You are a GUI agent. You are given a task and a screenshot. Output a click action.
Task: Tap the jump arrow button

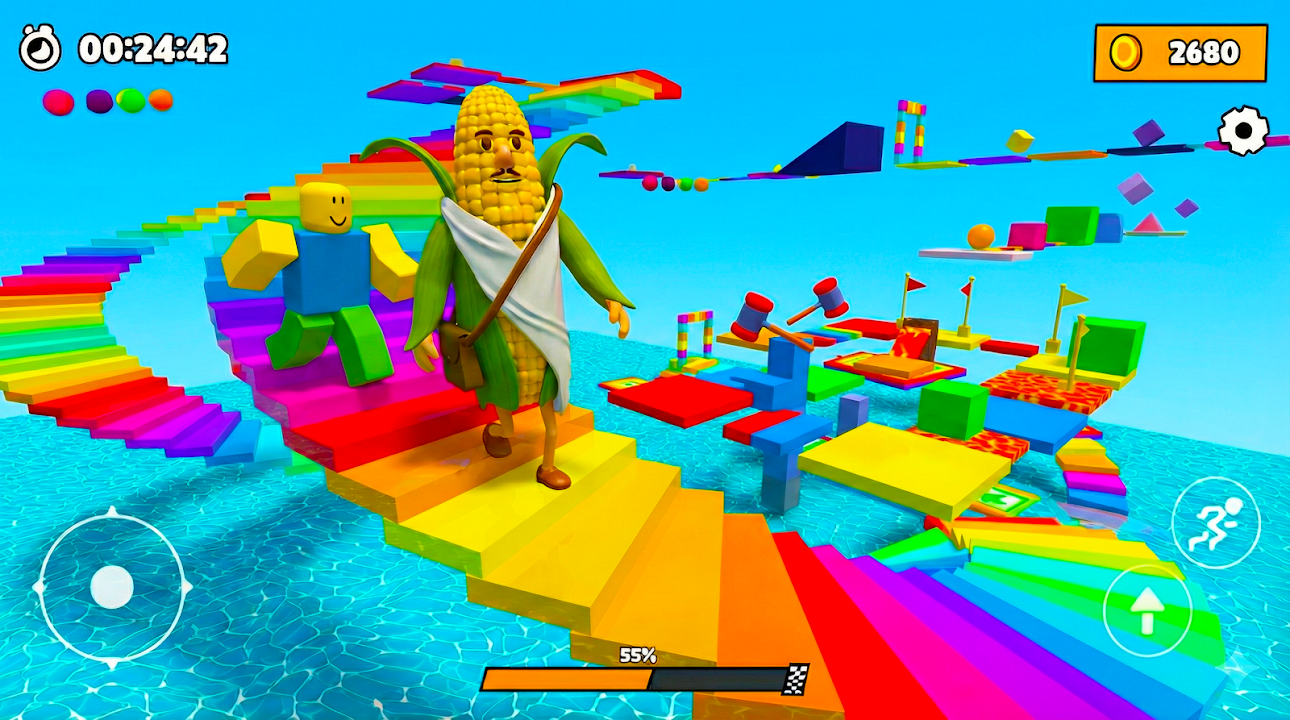pyautogui.click(x=1147, y=609)
